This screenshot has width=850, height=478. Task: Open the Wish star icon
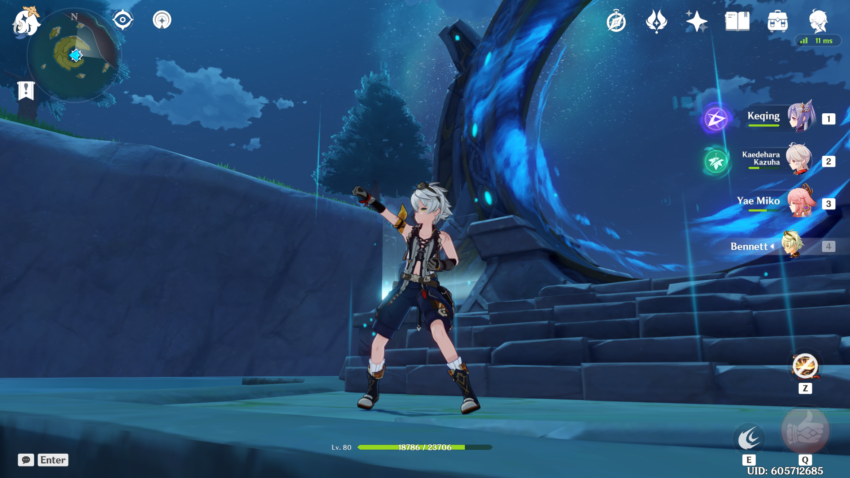(x=696, y=21)
